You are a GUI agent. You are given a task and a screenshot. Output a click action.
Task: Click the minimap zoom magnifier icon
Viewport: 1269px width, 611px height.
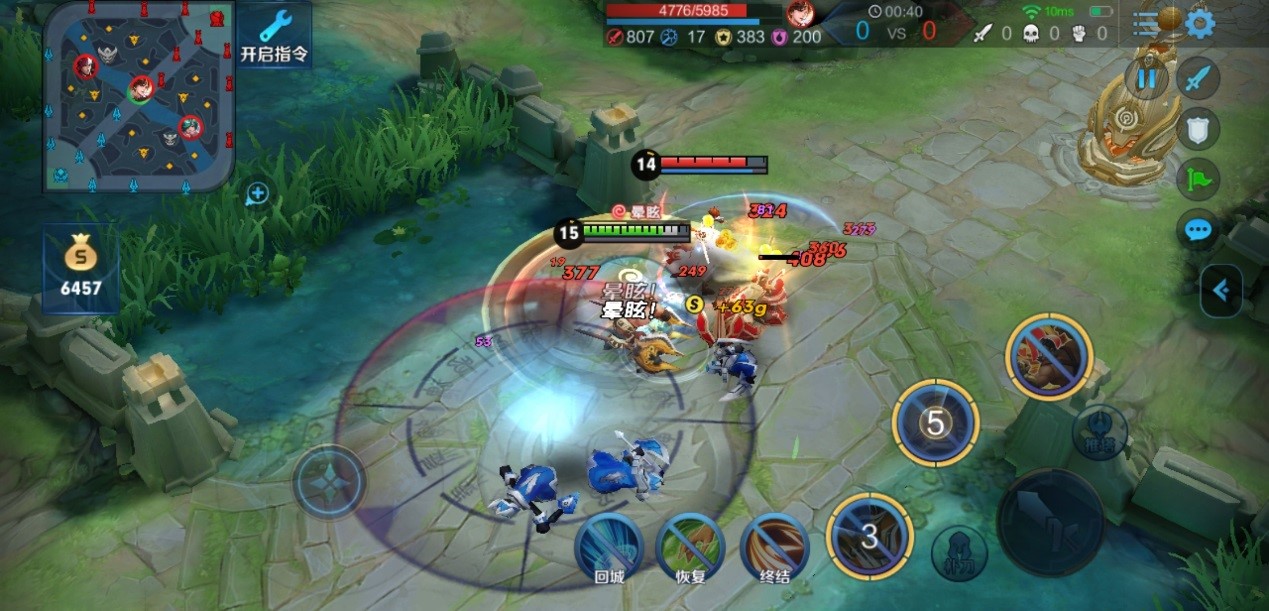coord(257,193)
